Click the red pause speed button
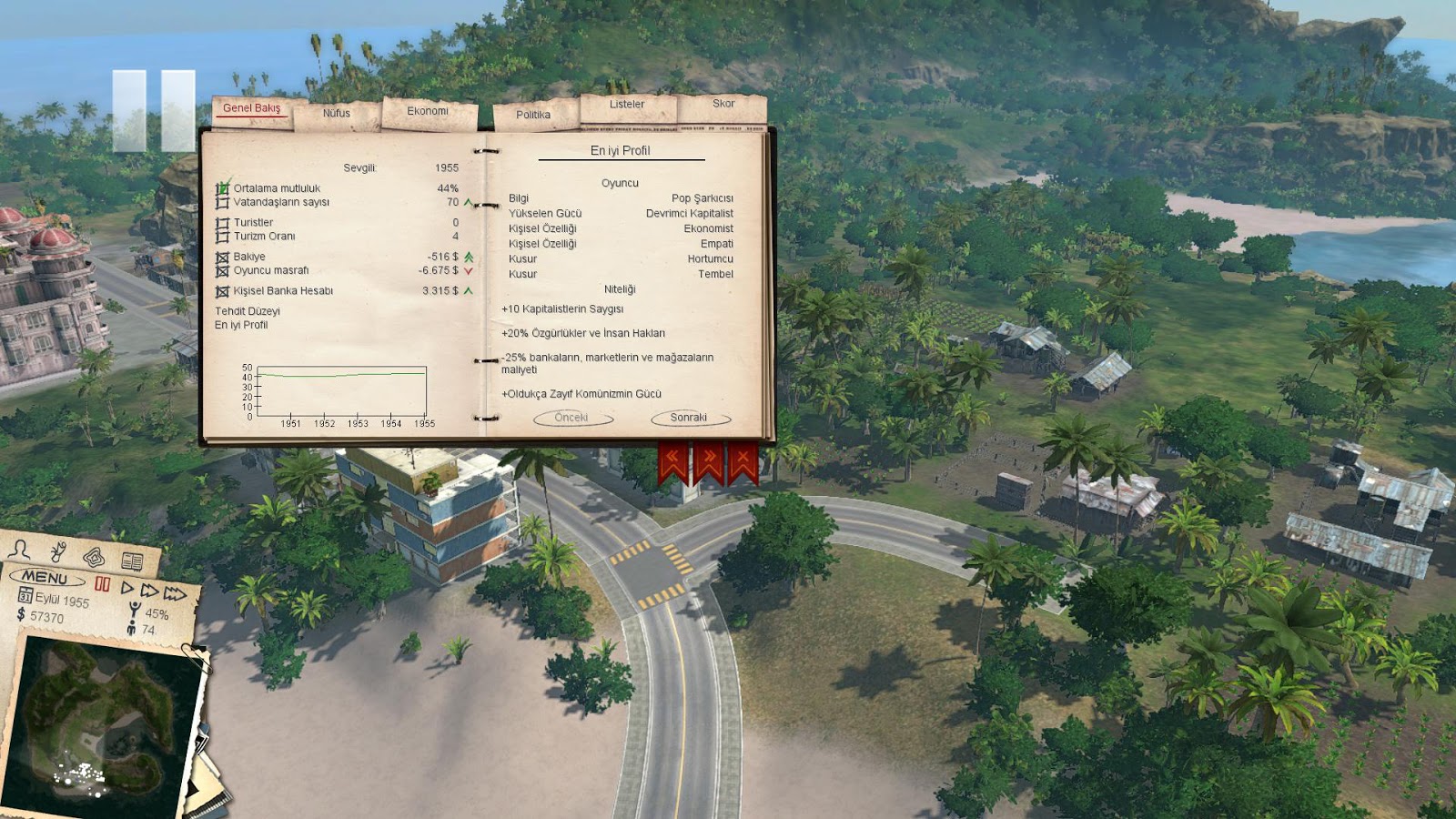The image size is (1456, 819). (x=103, y=585)
